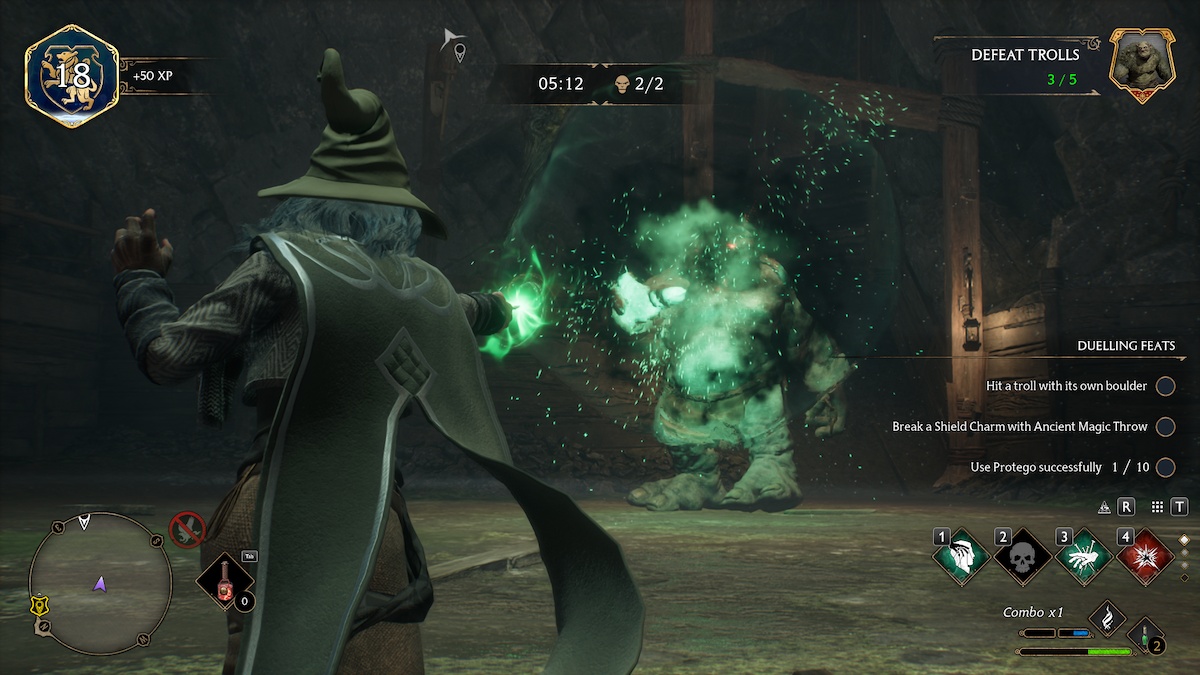The height and width of the screenshot is (675, 1200).
Task: Use the red starburst spell in slot 4
Action: click(x=1145, y=557)
